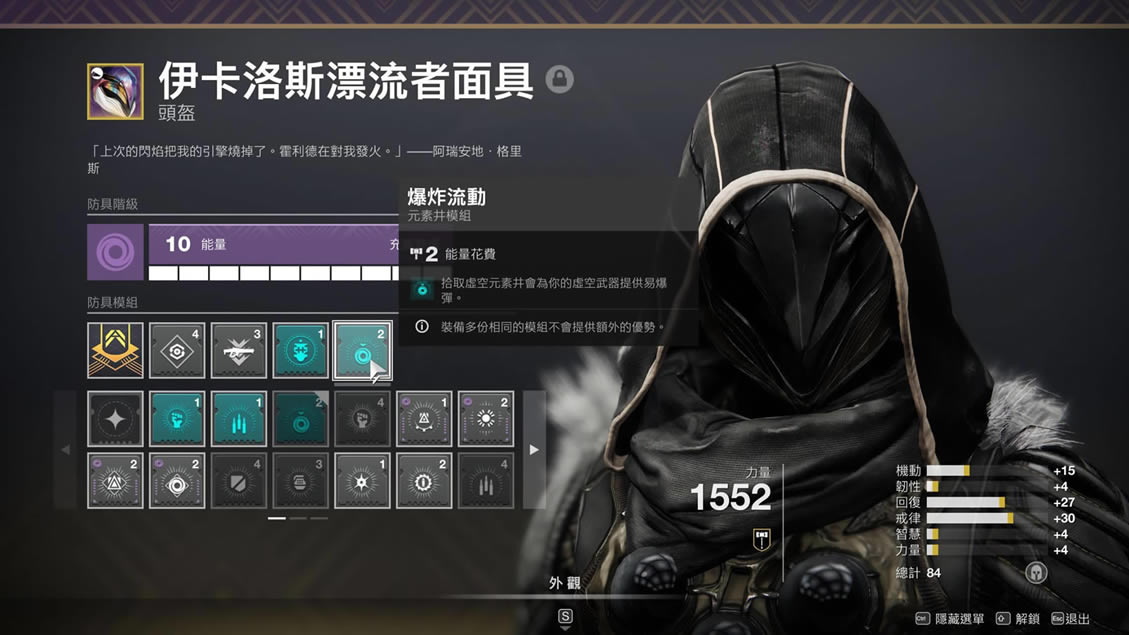
Task: Click the highlighted 爆炸流動 mod socket
Action: 362,350
